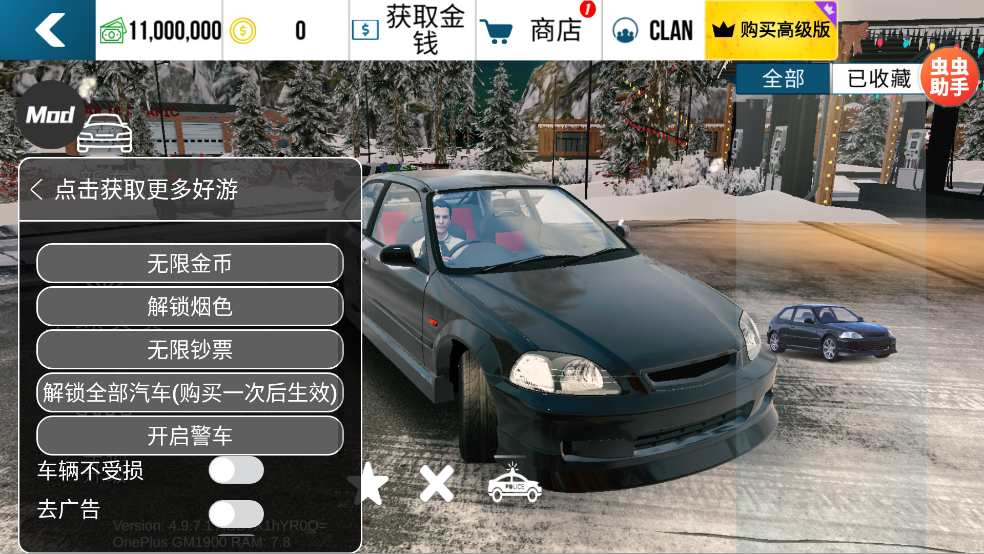984x554 pixels.
Task: Toggle the 车辆不受损 no vehicle damage switch
Action: (236, 469)
